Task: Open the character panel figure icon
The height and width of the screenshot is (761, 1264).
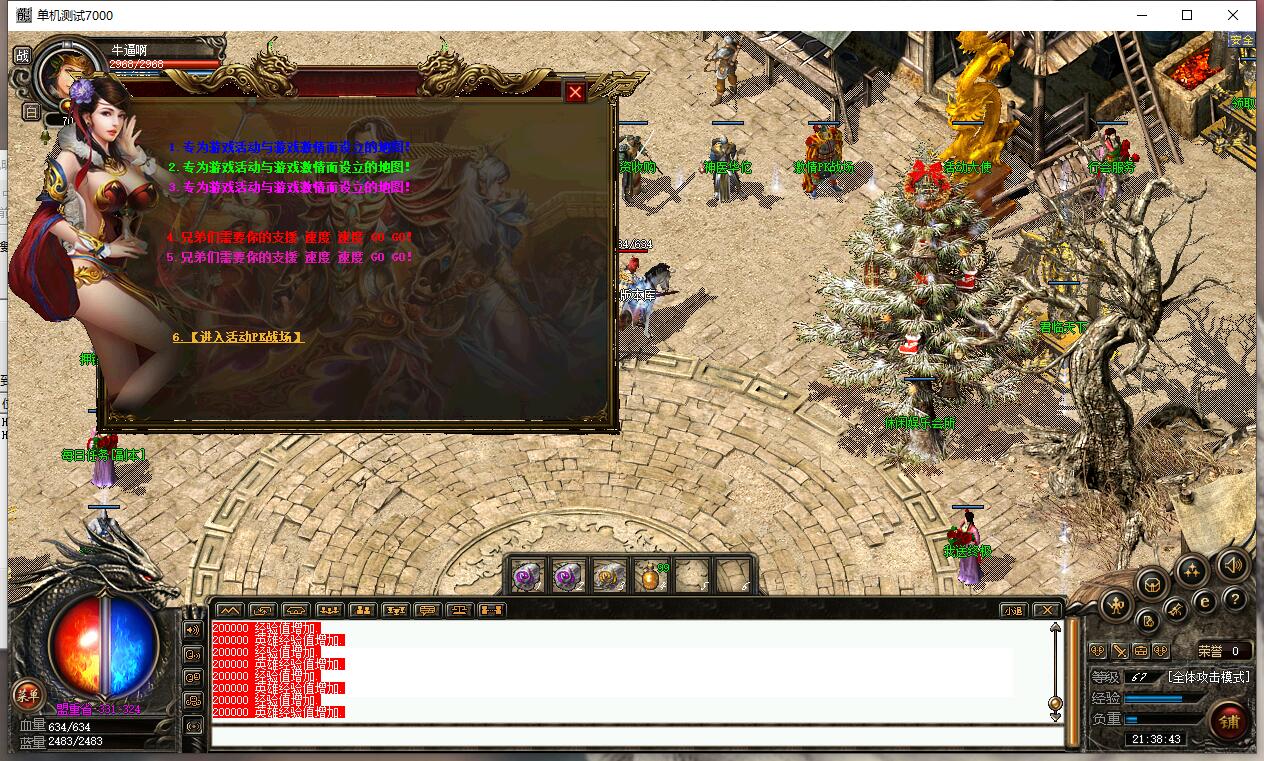Action: 1117,604
